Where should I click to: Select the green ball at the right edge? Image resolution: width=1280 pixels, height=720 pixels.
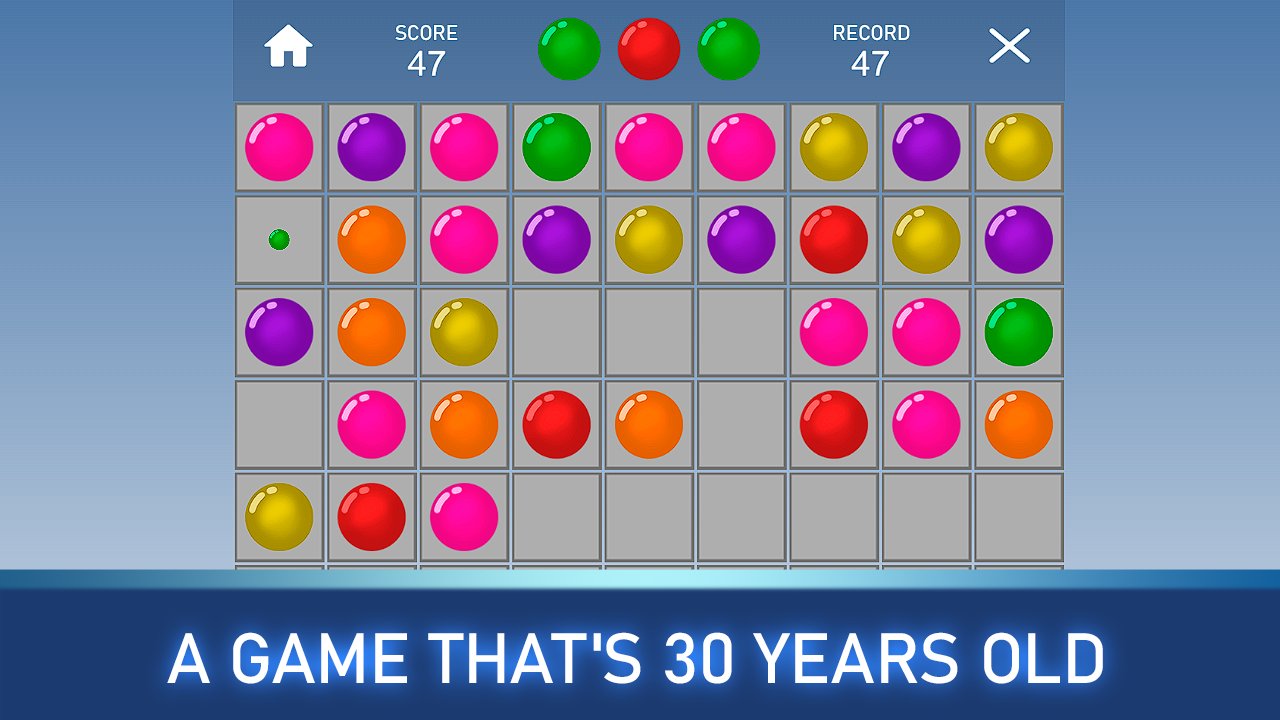pyautogui.click(x=1018, y=332)
